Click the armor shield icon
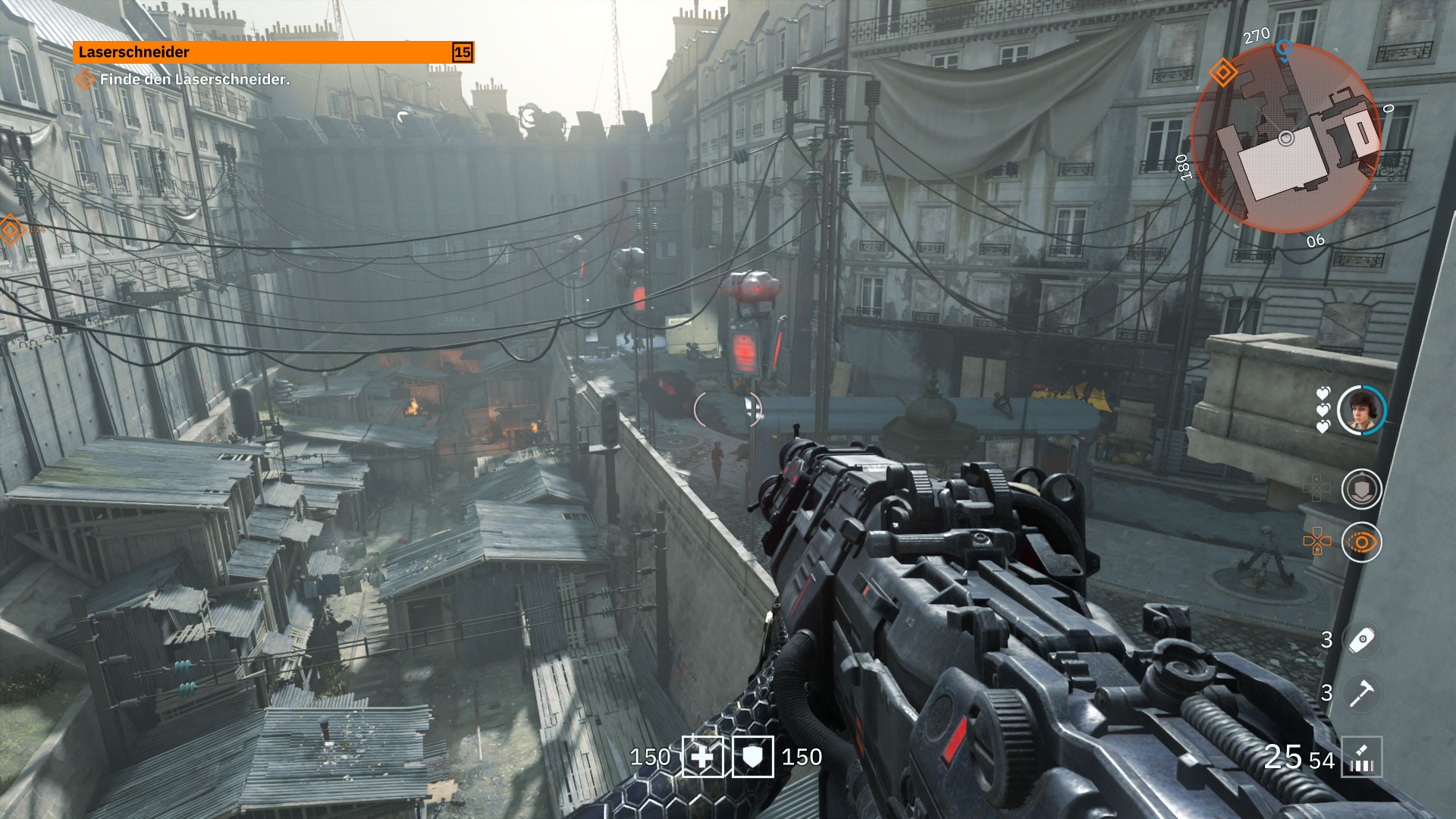Image resolution: width=1456 pixels, height=819 pixels. click(x=752, y=757)
